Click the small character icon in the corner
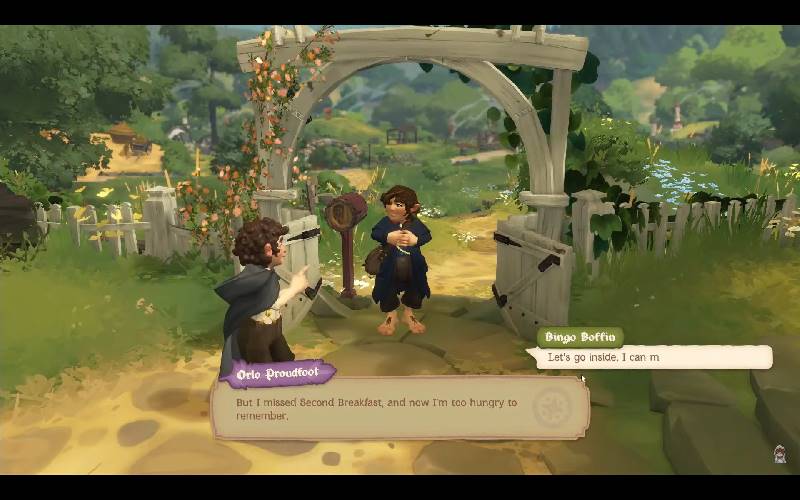The image size is (800, 500). pyautogui.click(x=780, y=454)
